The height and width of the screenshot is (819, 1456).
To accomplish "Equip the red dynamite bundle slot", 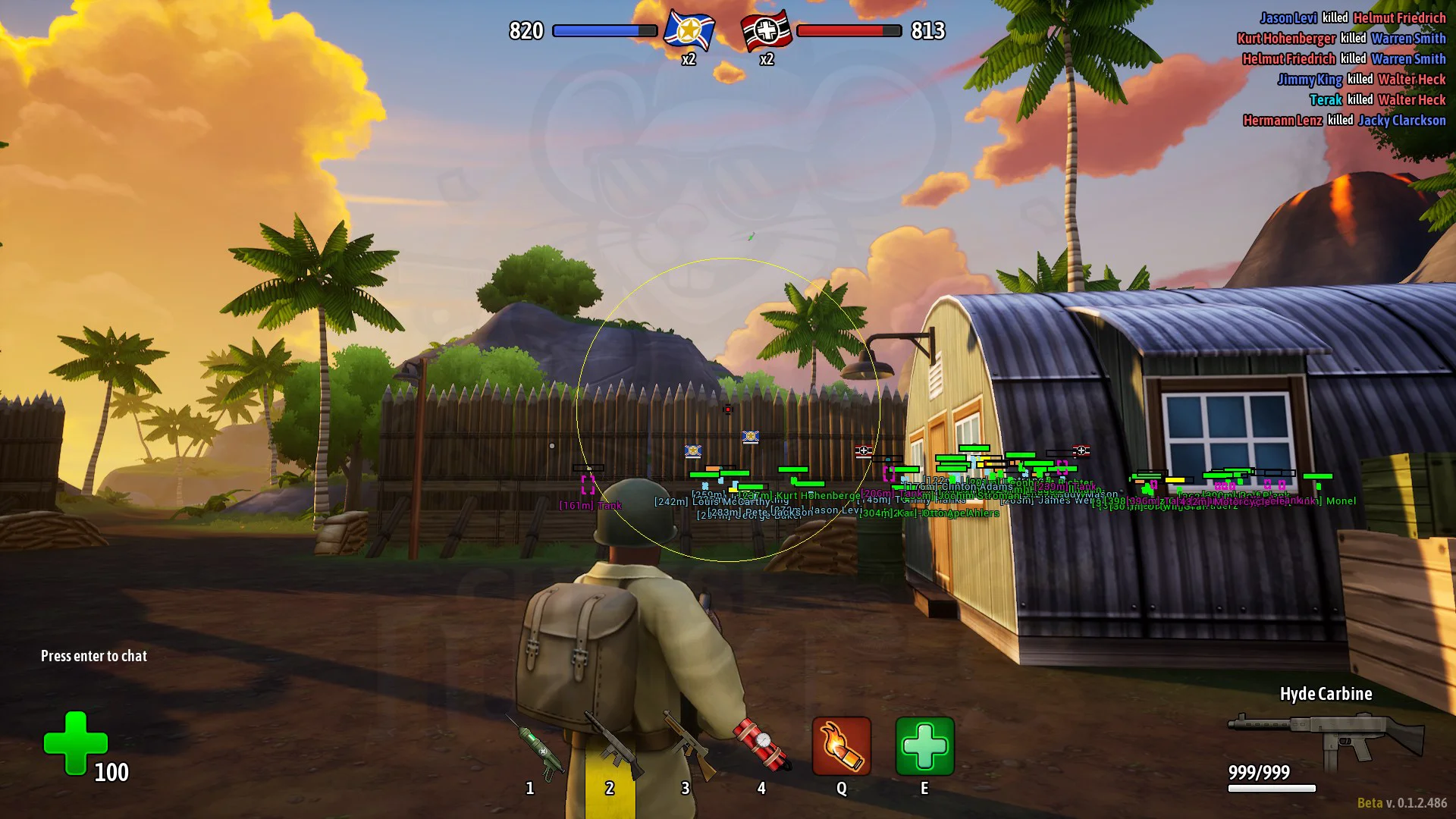I will pos(761,748).
